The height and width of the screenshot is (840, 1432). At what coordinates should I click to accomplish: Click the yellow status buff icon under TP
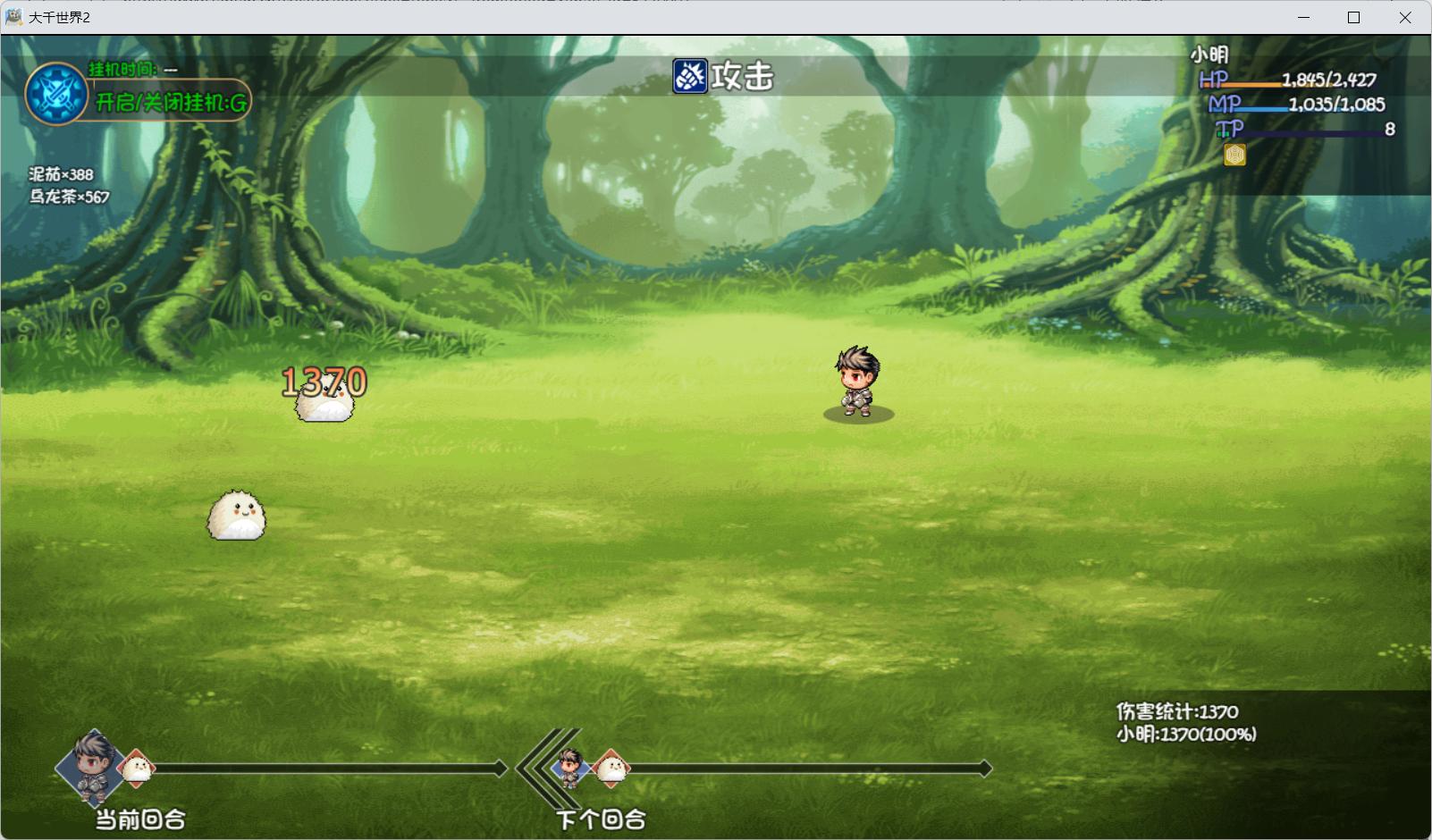tap(1234, 155)
